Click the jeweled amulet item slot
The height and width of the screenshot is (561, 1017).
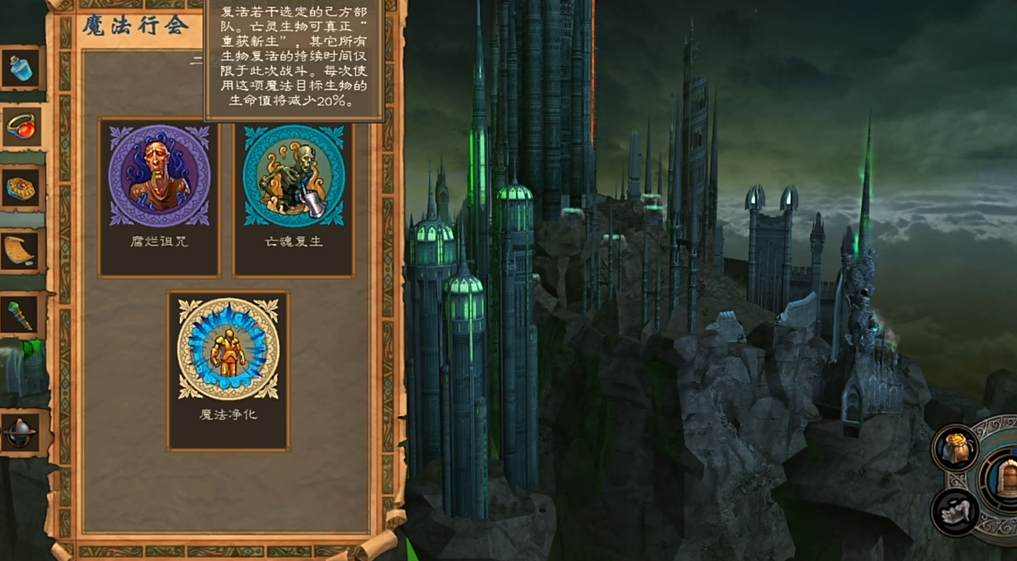click(x=21, y=188)
